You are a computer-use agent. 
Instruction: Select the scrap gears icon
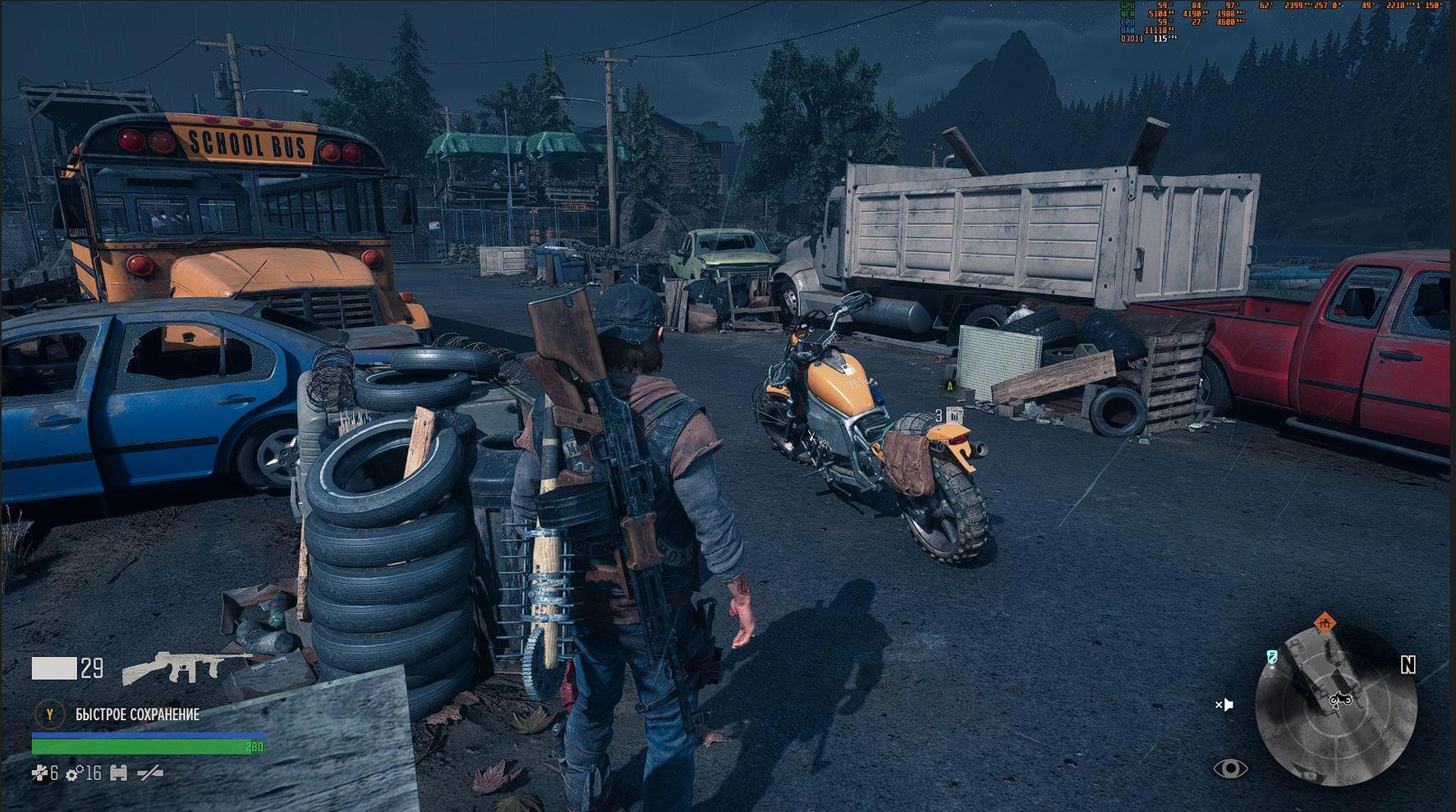point(75,773)
